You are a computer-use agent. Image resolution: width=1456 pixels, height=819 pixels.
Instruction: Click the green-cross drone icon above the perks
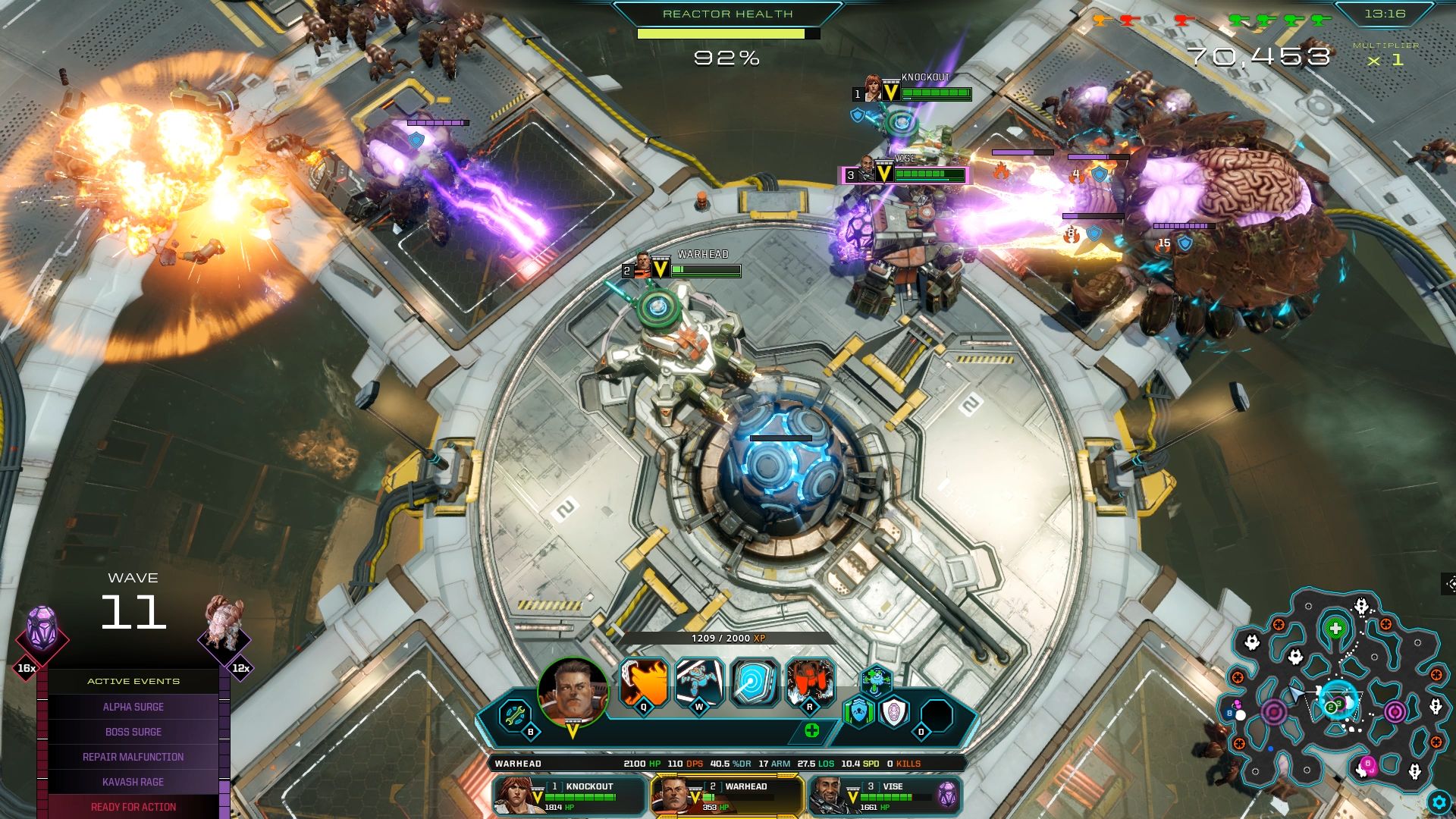click(x=876, y=679)
